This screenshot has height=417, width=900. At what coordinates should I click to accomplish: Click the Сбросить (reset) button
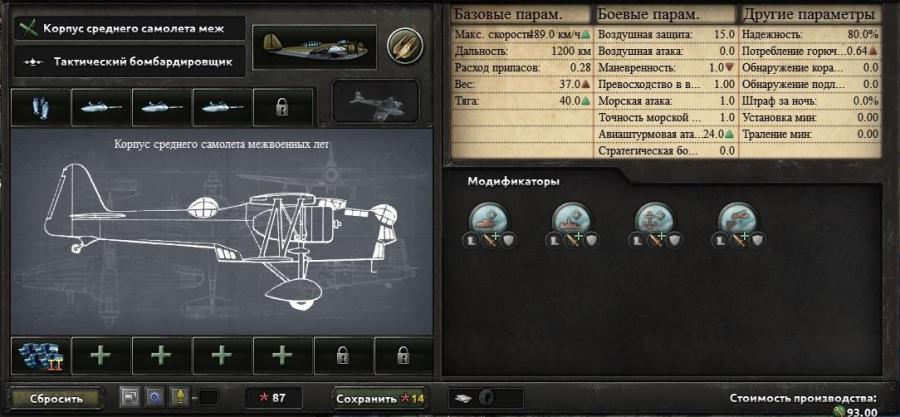pyautogui.click(x=56, y=398)
